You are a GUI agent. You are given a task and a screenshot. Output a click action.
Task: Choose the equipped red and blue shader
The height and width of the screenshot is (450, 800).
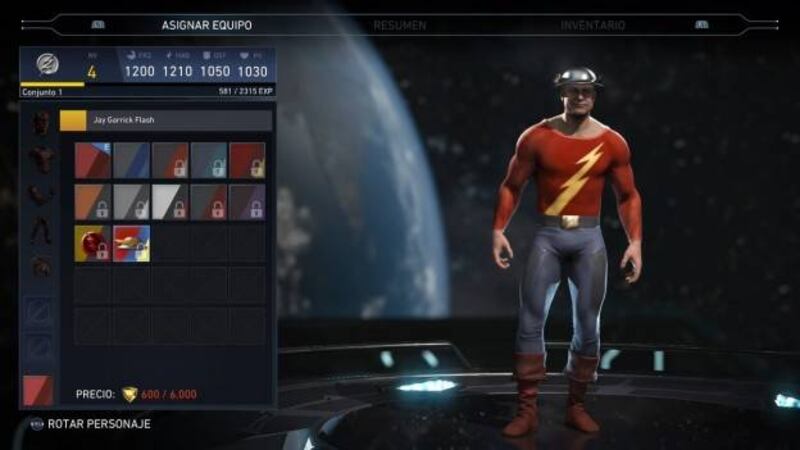coord(92,160)
